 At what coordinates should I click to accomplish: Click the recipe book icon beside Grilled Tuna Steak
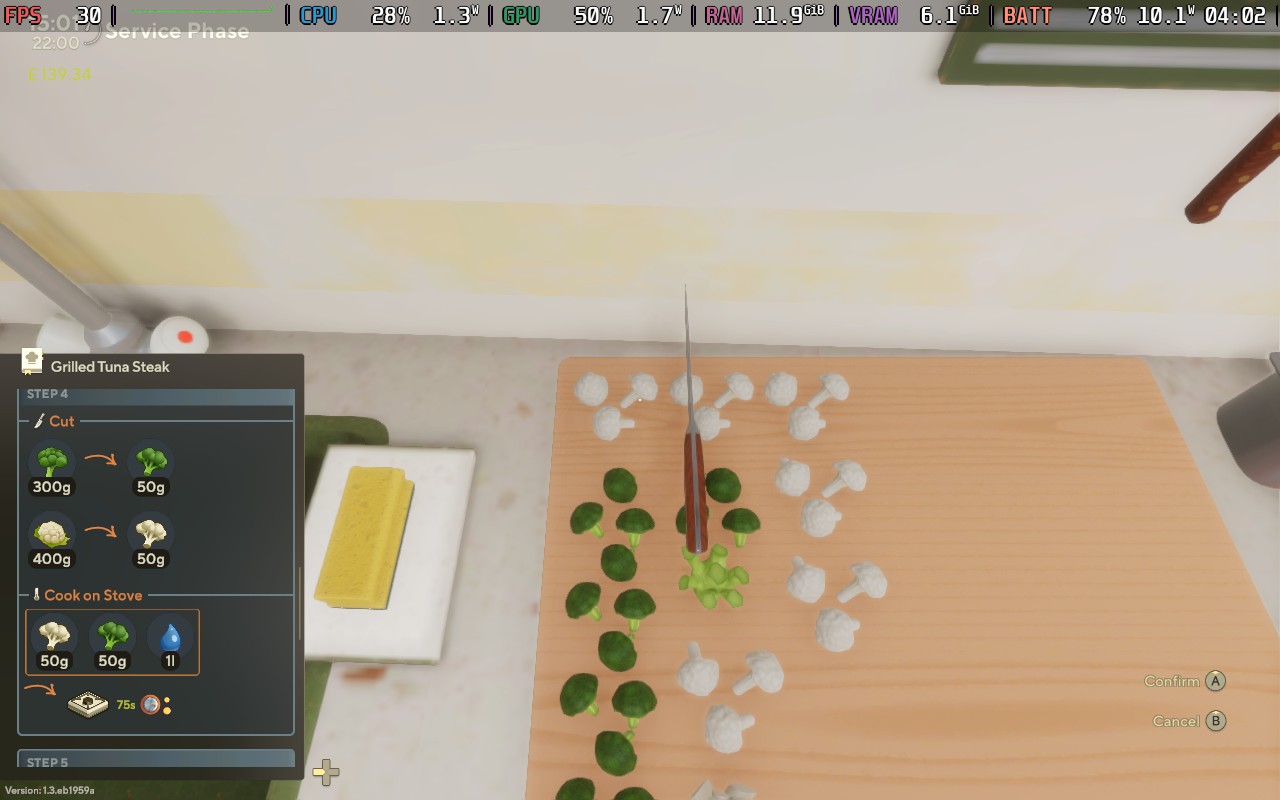31,366
